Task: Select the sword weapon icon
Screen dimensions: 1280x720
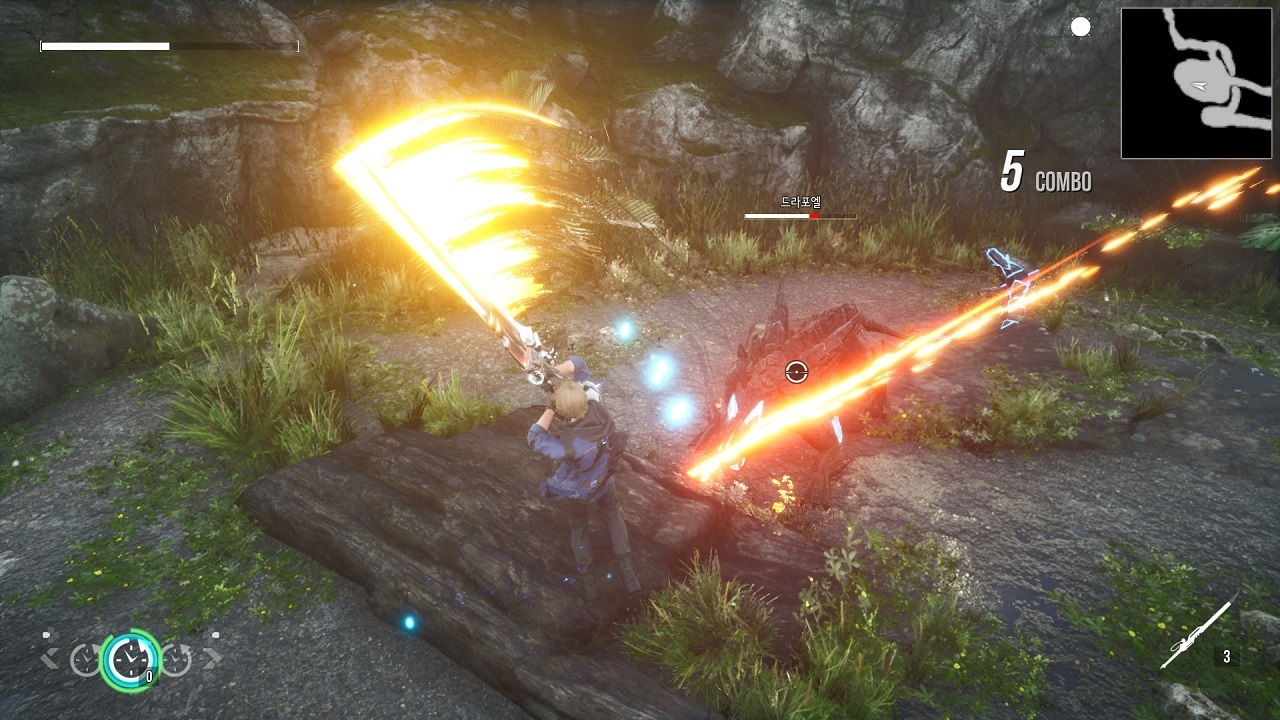Action: 1197,632
